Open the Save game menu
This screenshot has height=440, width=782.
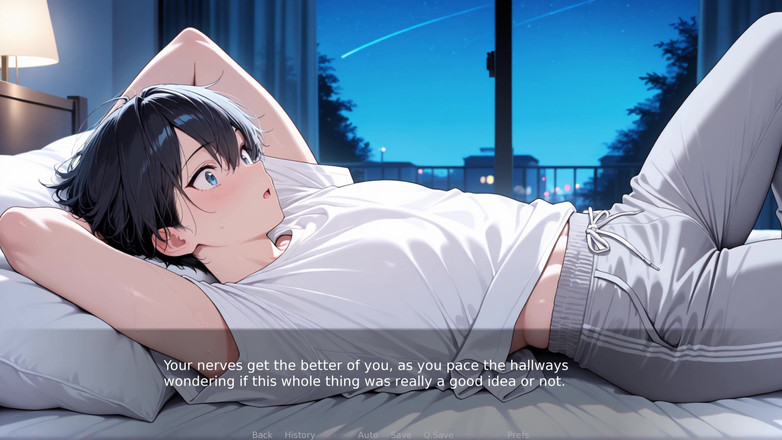click(x=401, y=435)
